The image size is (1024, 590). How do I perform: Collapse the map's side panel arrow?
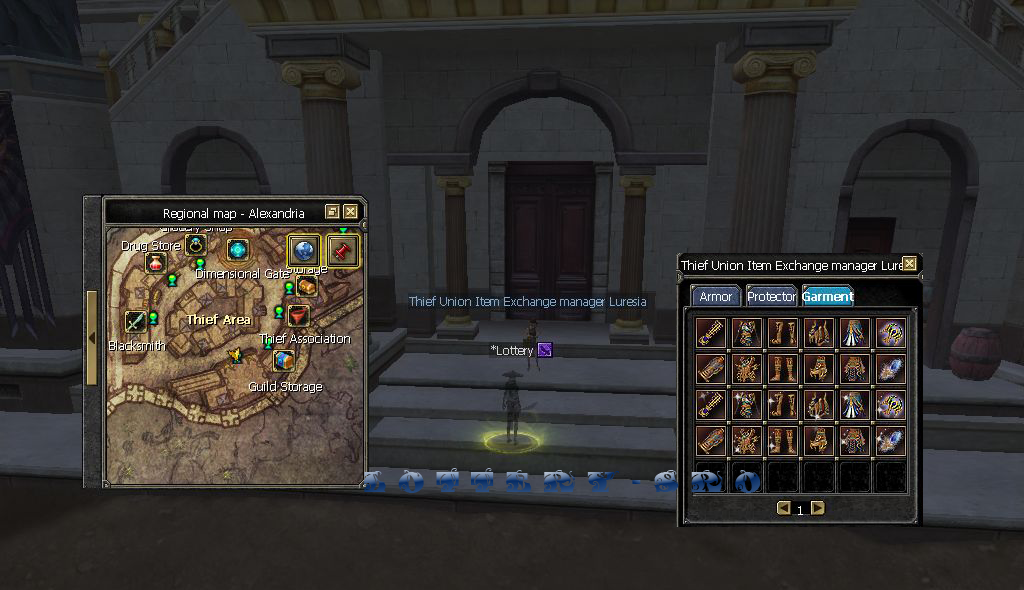tap(92, 338)
